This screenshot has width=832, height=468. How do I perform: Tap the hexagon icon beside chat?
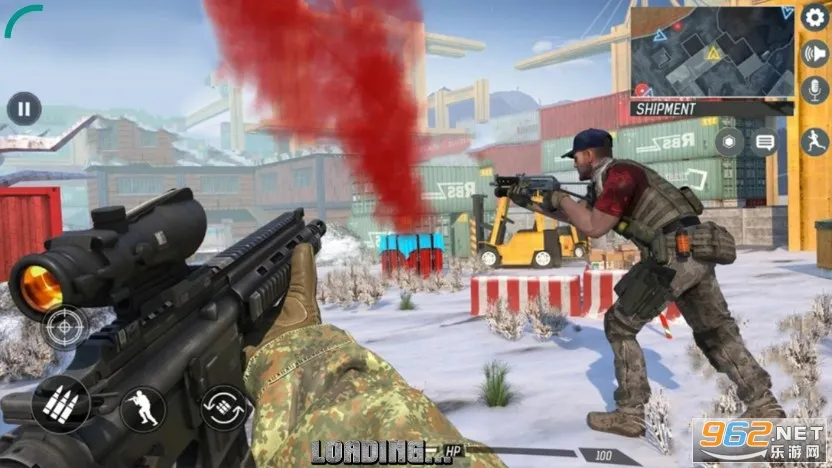tap(729, 141)
